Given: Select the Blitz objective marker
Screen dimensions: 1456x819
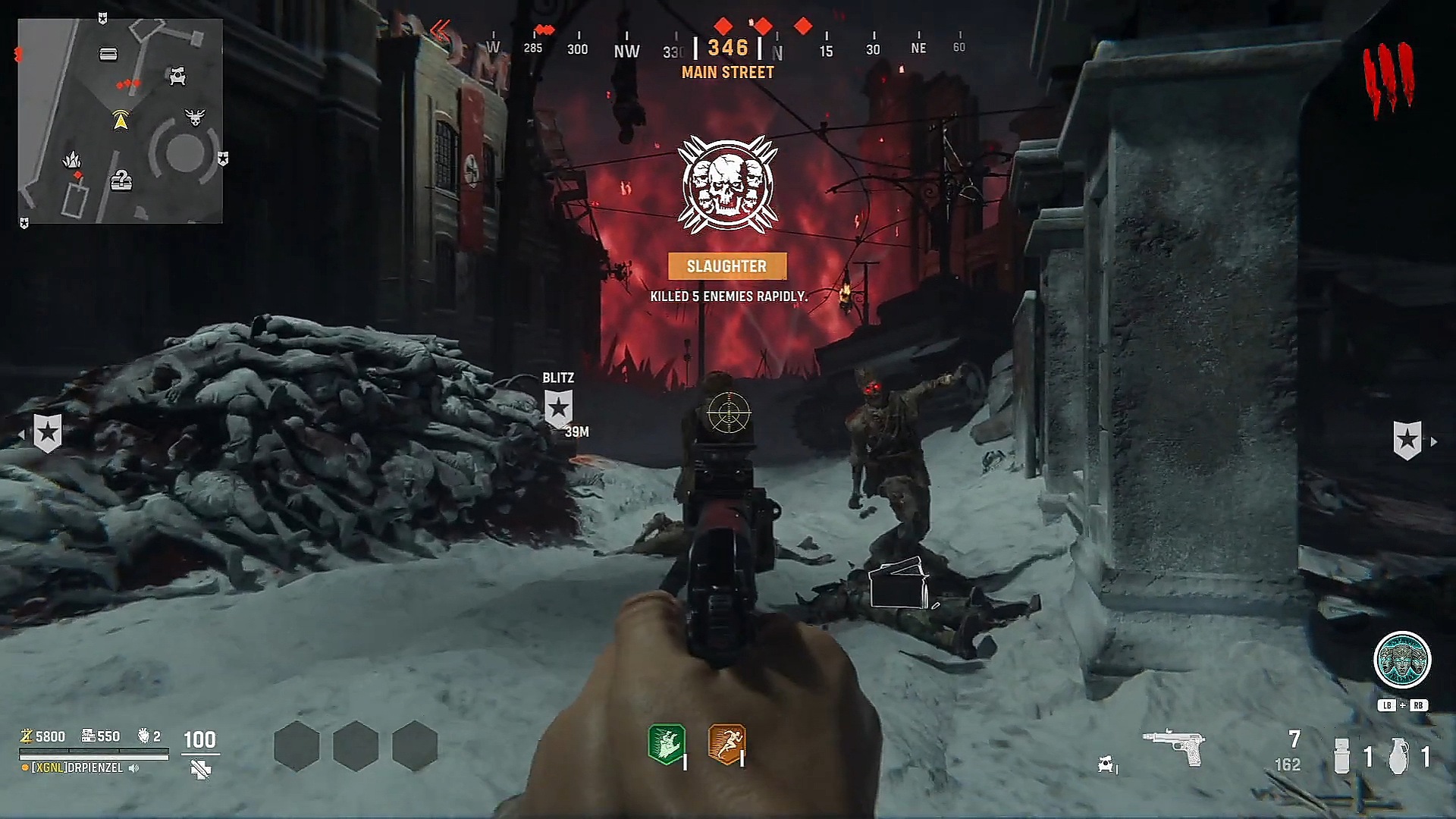Looking at the screenshot, I should [559, 408].
